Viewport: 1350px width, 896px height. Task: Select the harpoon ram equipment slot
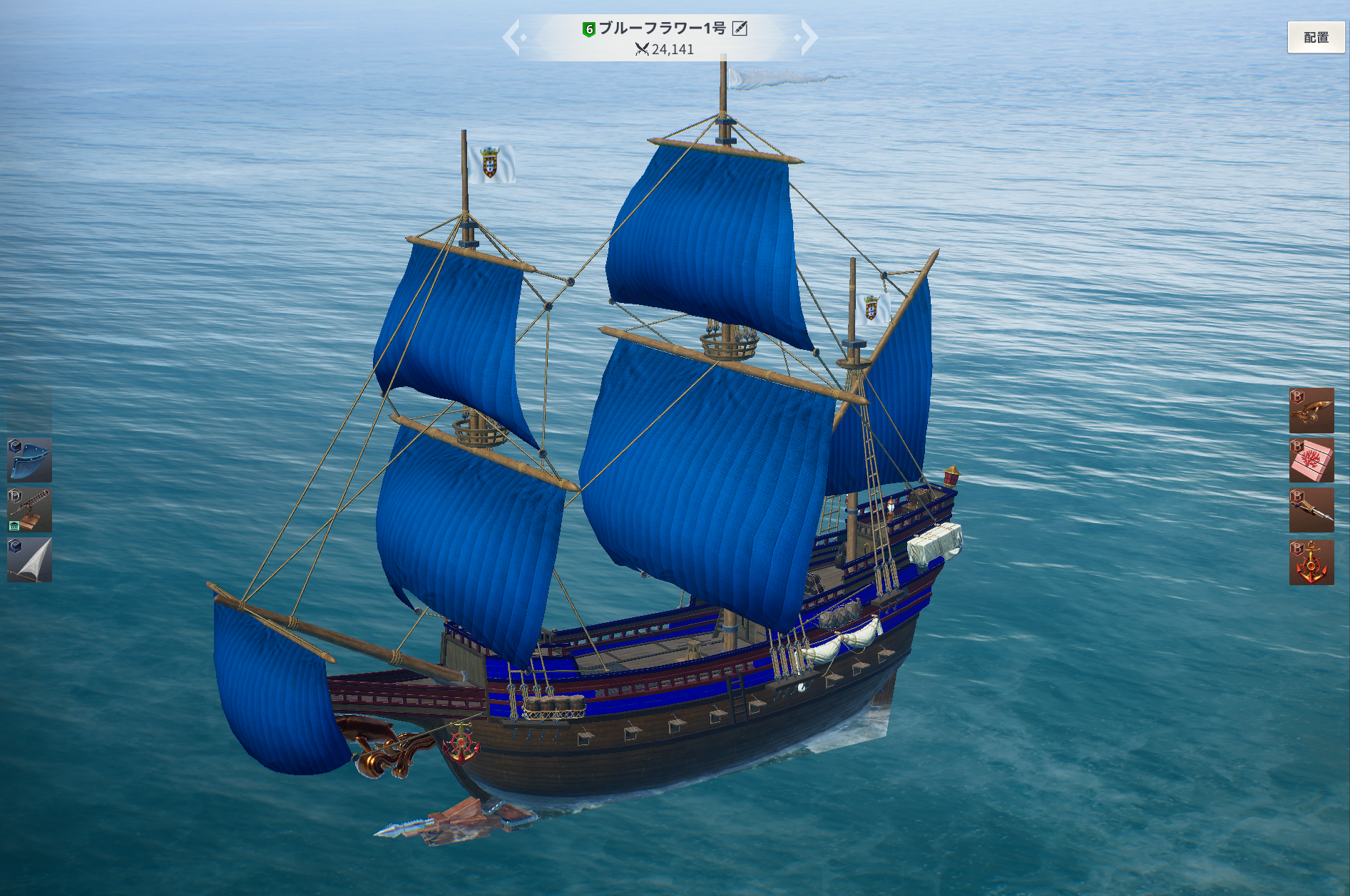(x=1311, y=510)
